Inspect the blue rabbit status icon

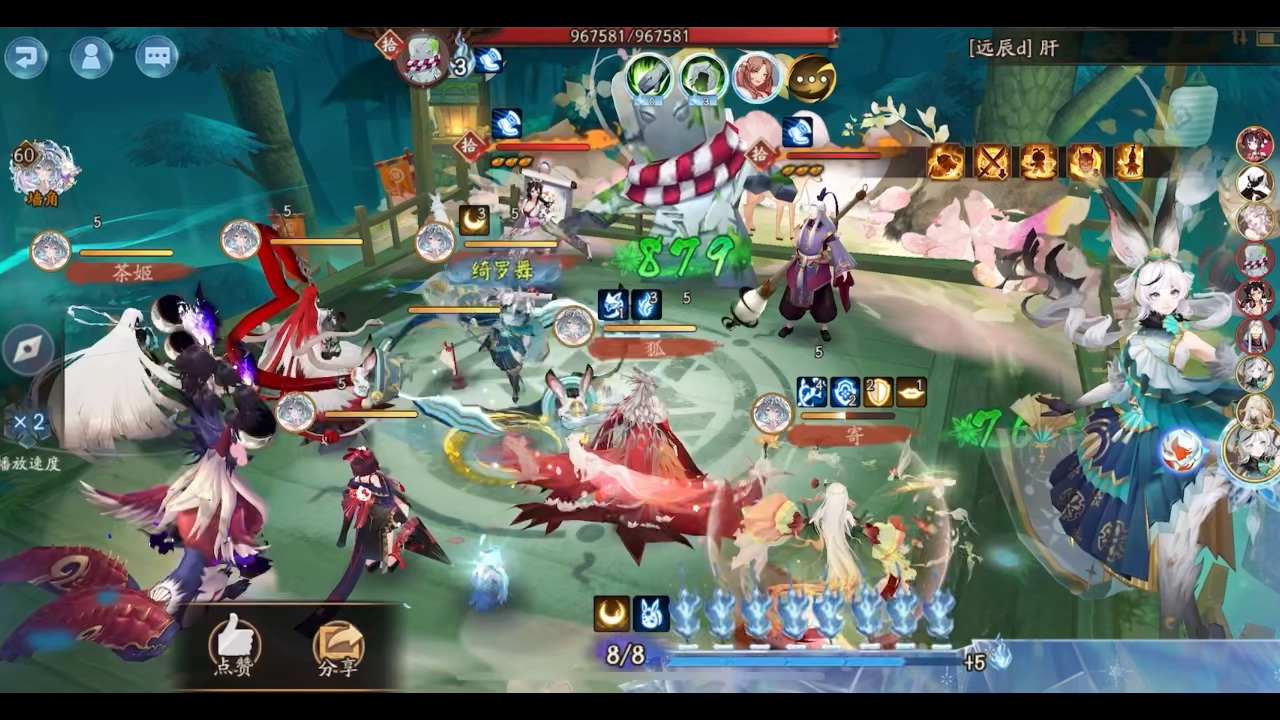(x=651, y=614)
